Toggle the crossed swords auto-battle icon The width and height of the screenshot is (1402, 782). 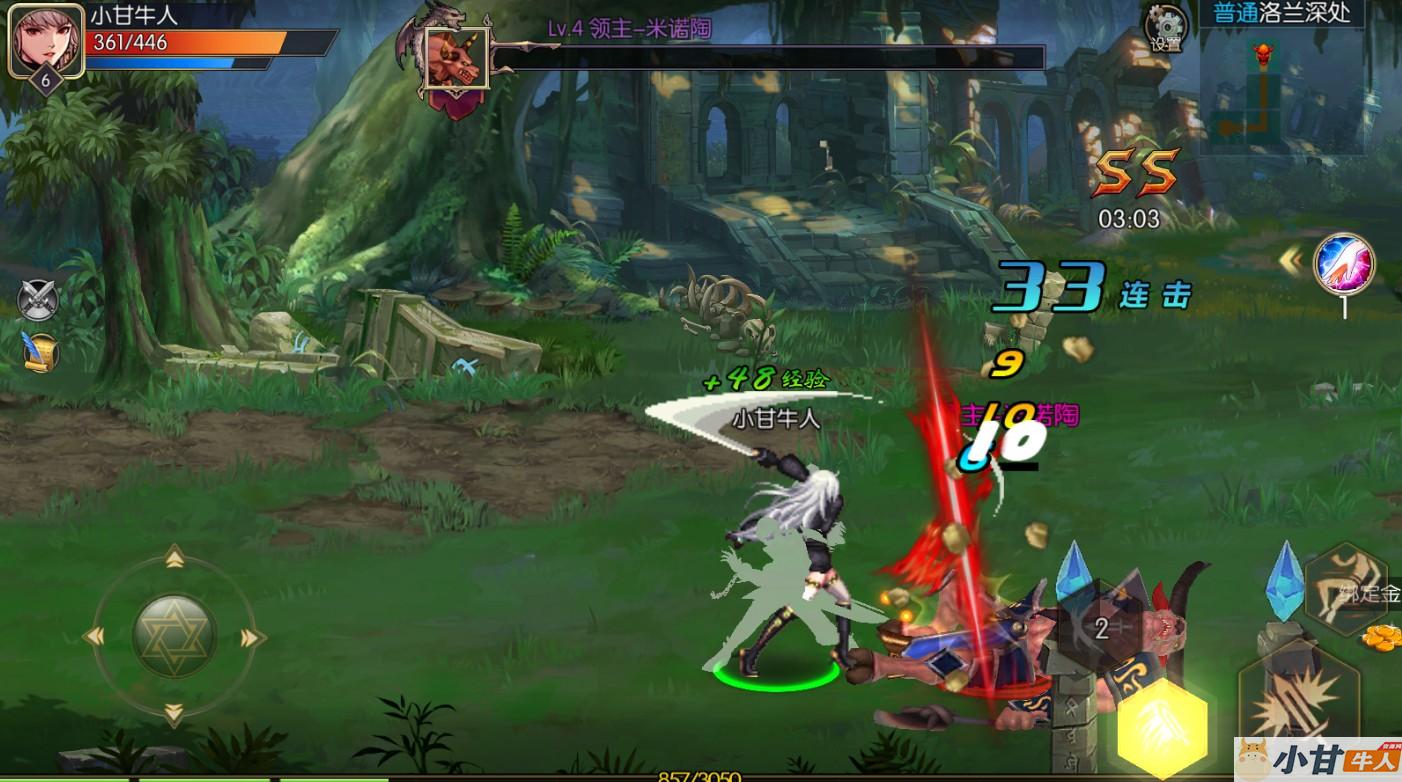coord(39,300)
